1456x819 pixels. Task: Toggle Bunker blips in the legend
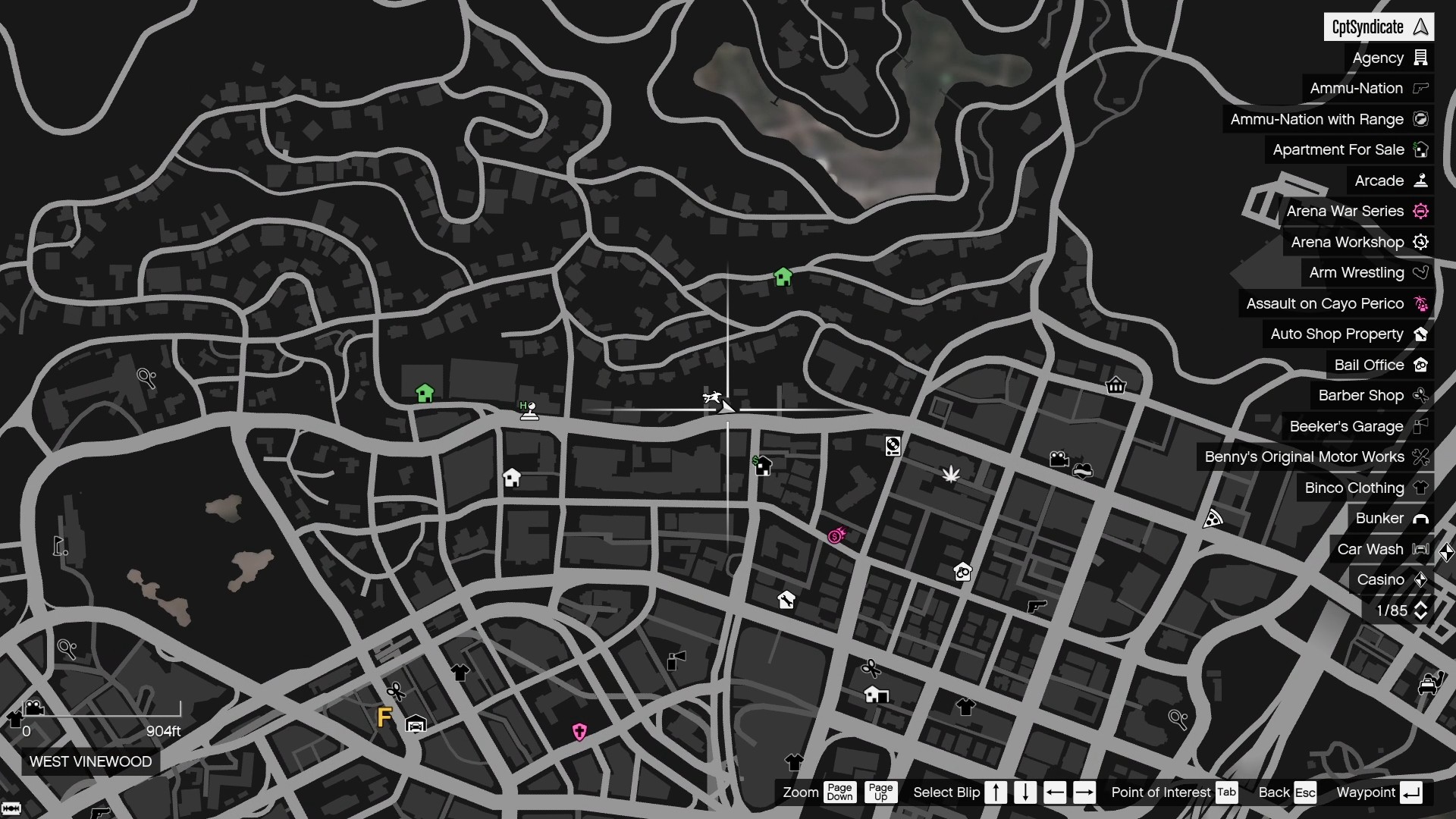point(1392,518)
